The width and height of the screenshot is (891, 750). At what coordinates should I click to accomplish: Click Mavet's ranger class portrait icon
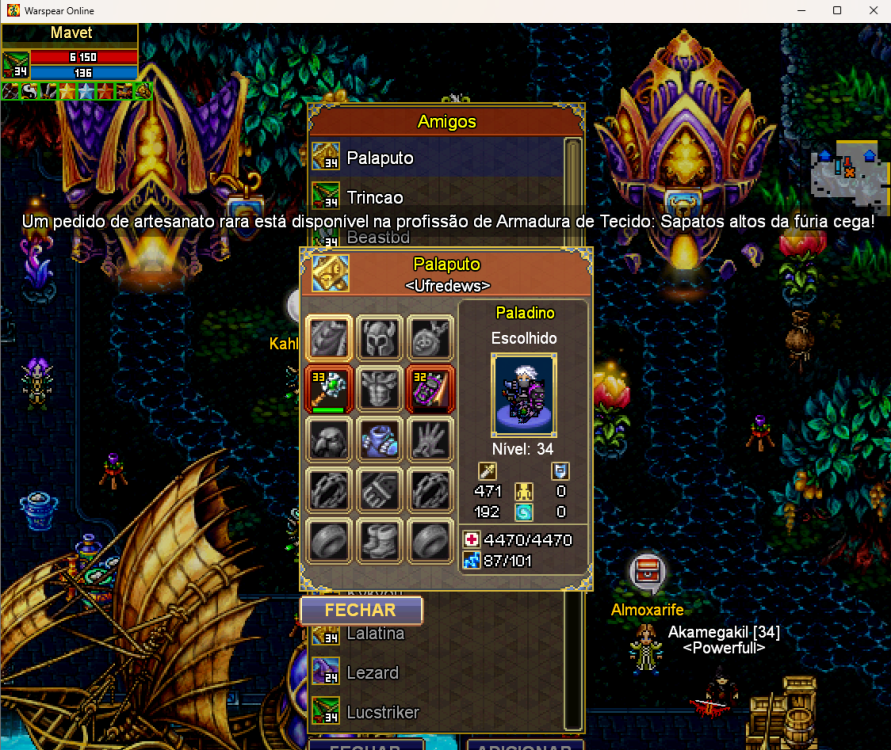(x=15, y=65)
